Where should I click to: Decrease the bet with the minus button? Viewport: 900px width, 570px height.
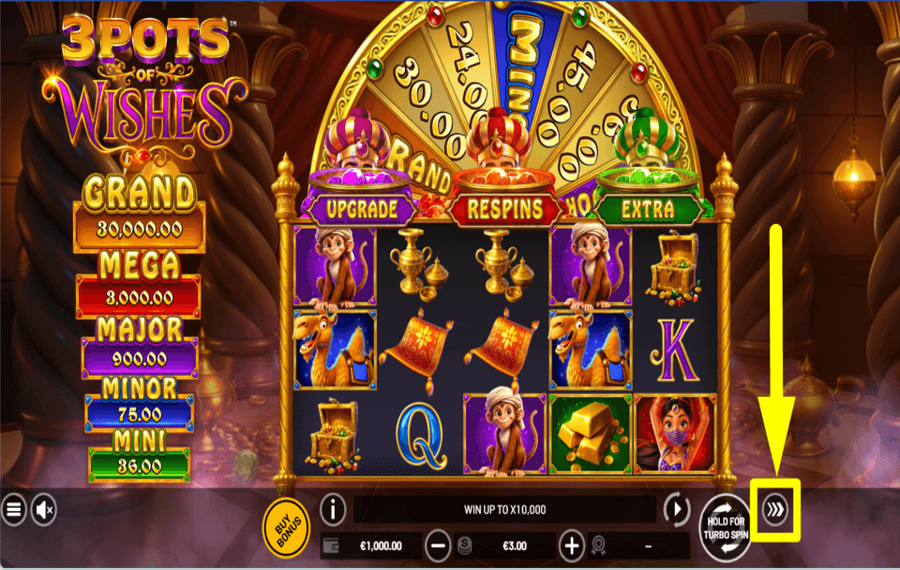(438, 546)
